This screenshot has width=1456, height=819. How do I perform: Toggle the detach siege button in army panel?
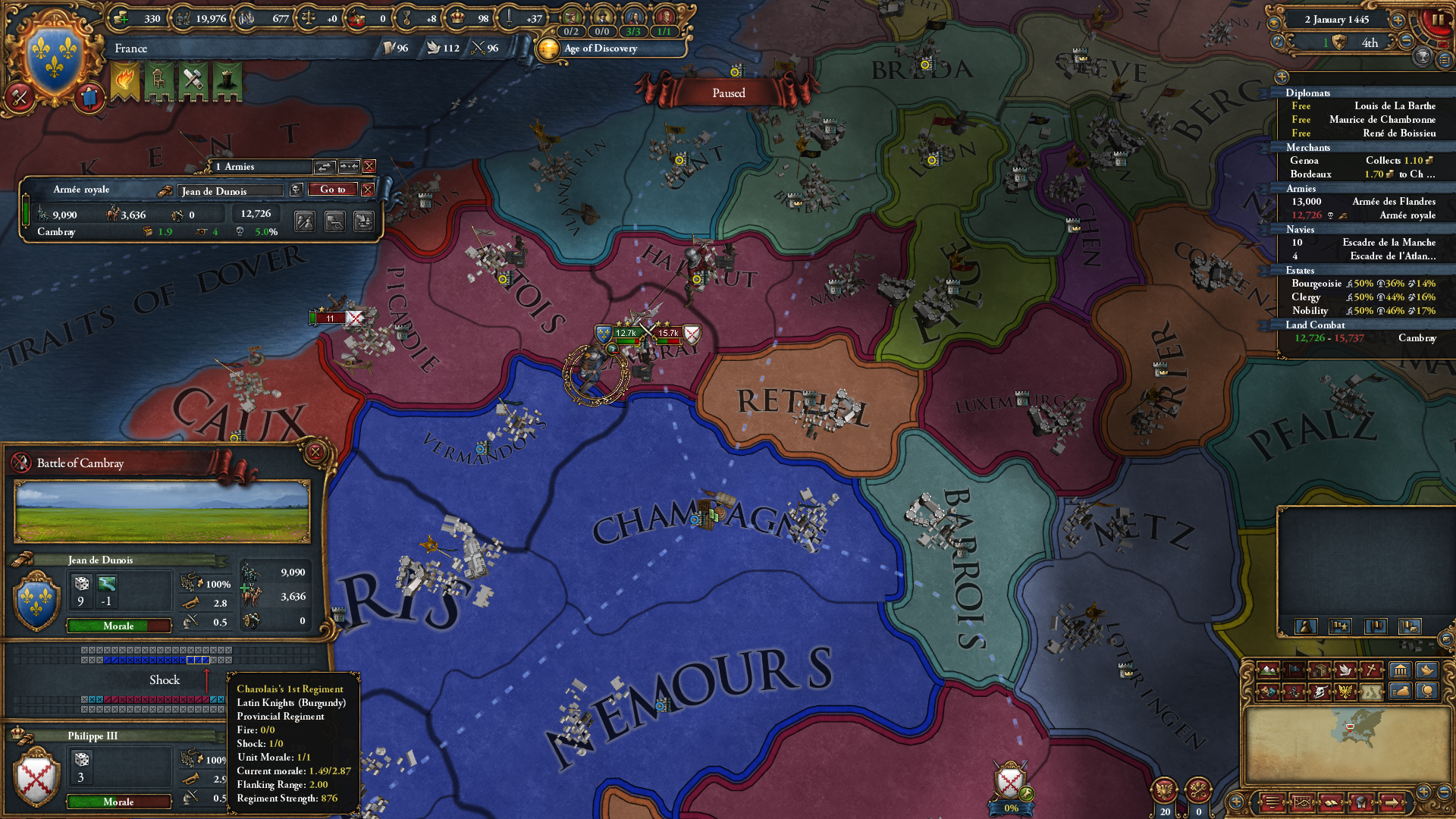pos(336,221)
